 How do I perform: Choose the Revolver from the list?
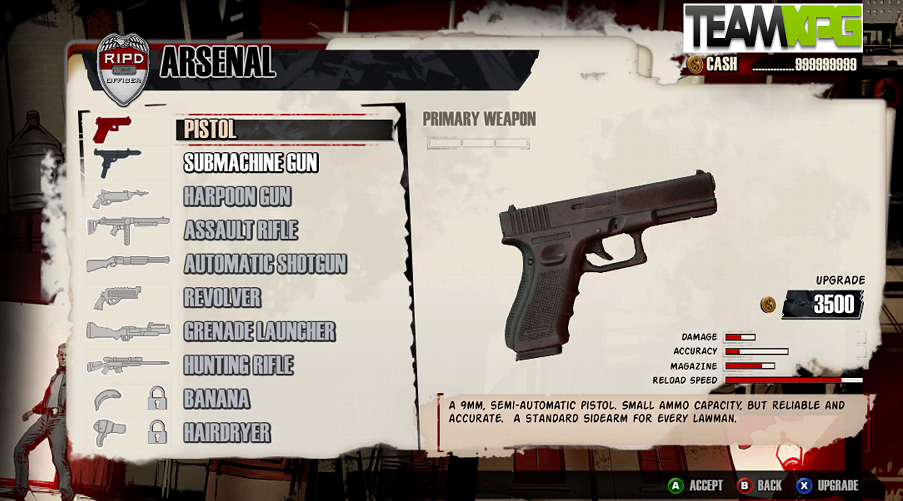[x=222, y=298]
